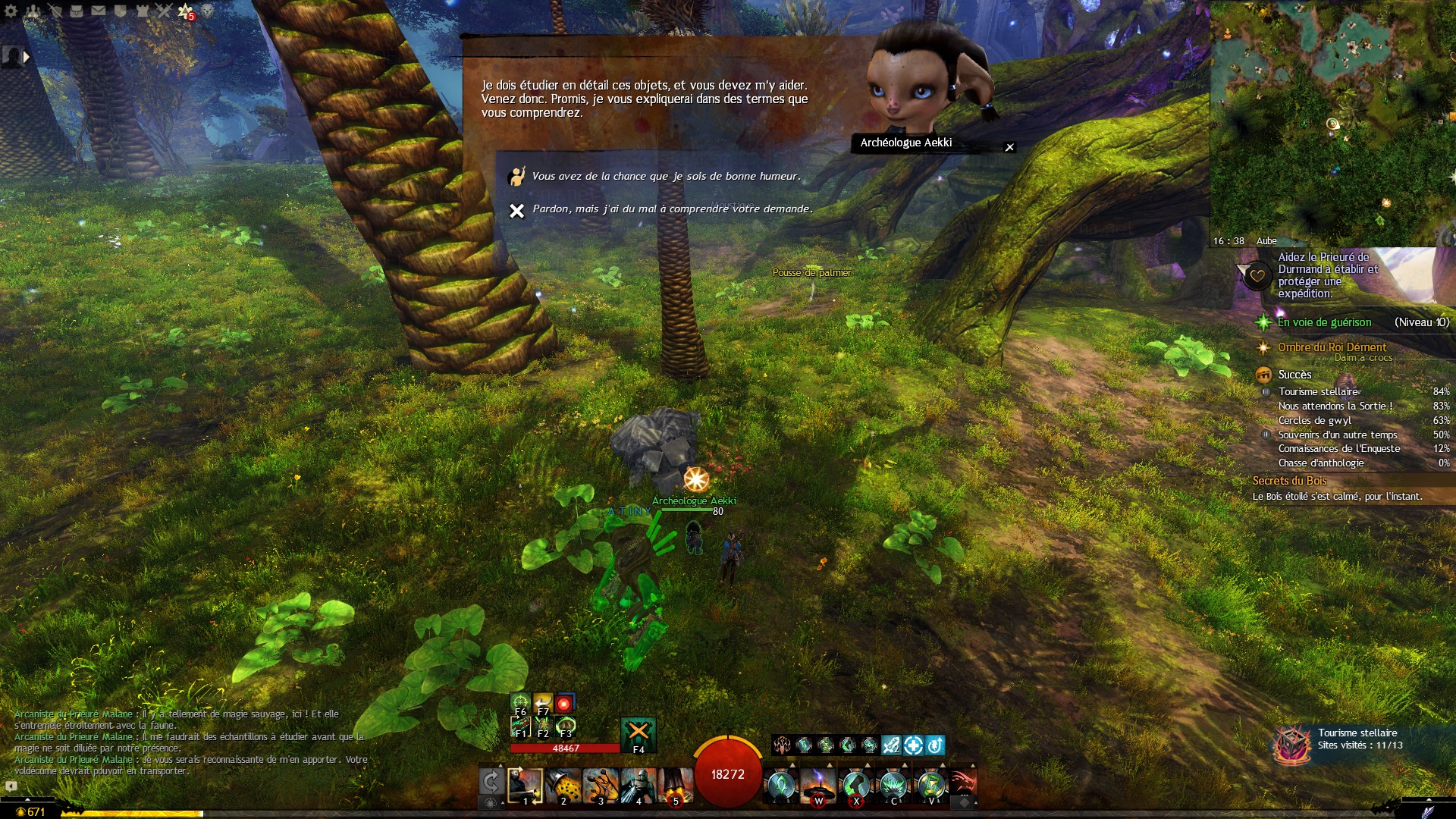
Task: Open the crossed swords PvP panel
Action: click(x=164, y=11)
